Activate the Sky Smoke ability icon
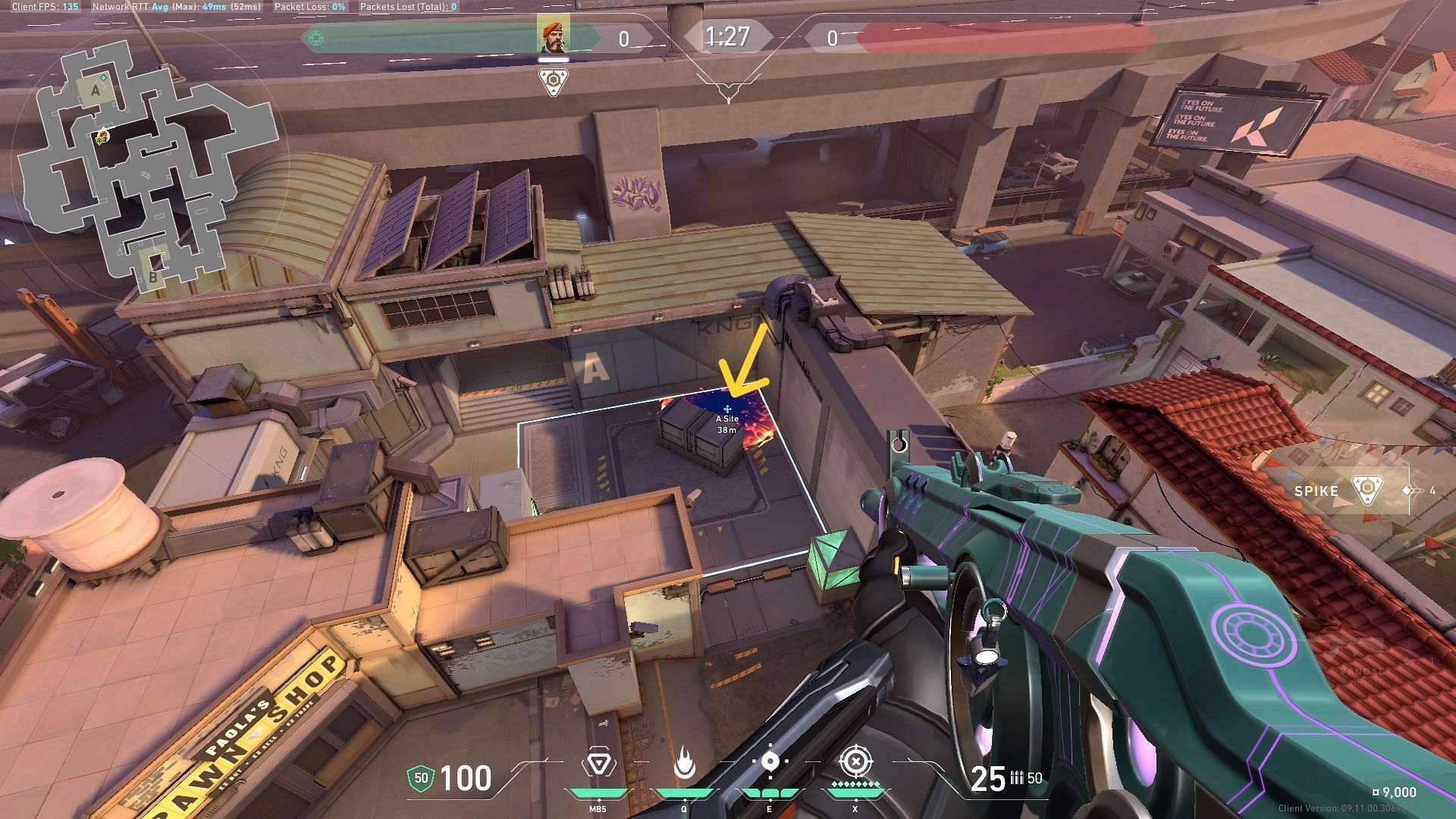This screenshot has height=819, width=1456. [x=770, y=761]
